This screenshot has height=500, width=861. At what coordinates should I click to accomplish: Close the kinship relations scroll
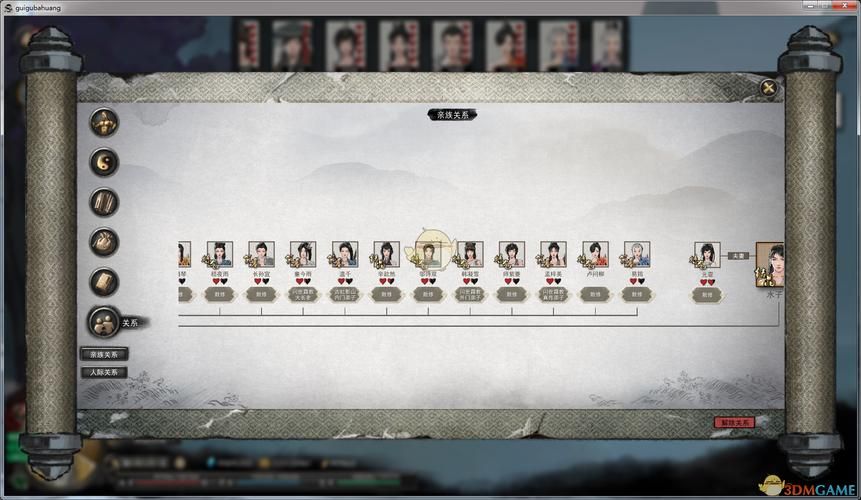pos(768,87)
